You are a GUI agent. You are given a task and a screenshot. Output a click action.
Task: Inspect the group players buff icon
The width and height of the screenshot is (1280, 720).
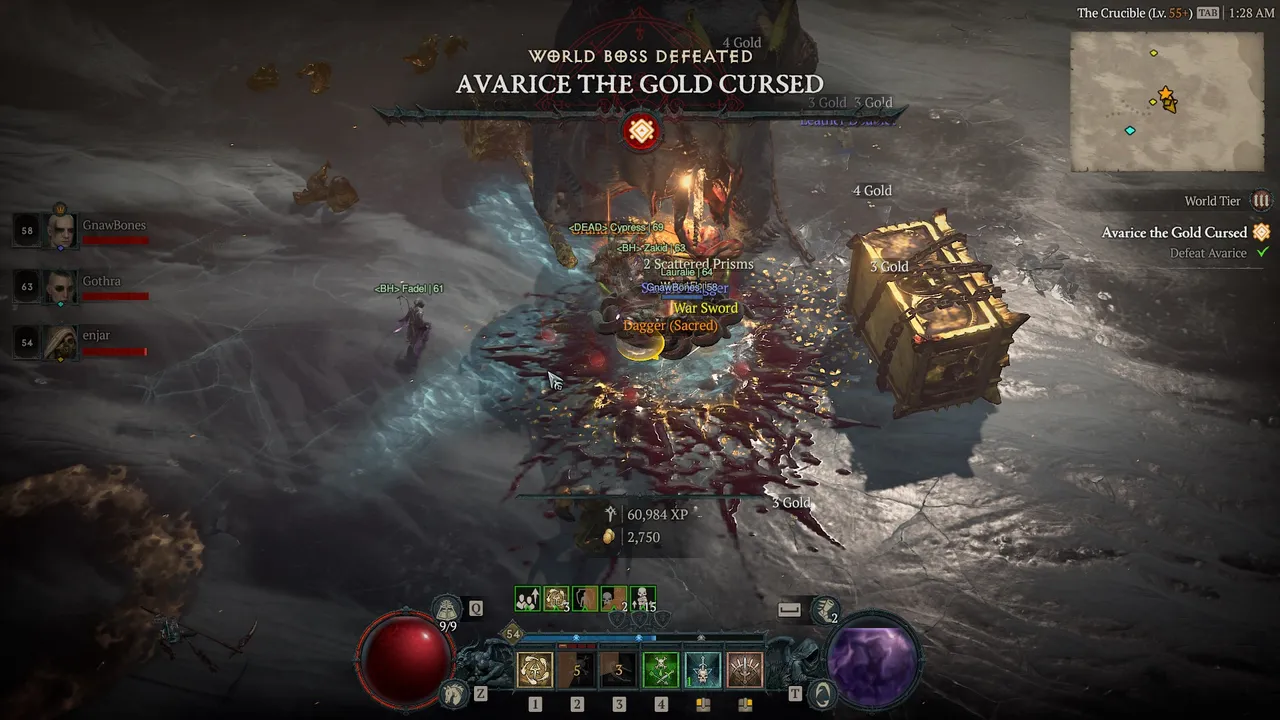coord(527,599)
